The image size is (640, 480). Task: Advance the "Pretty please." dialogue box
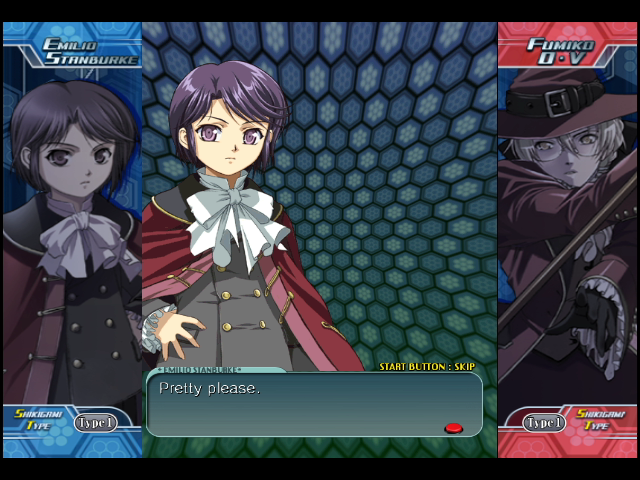[314, 404]
